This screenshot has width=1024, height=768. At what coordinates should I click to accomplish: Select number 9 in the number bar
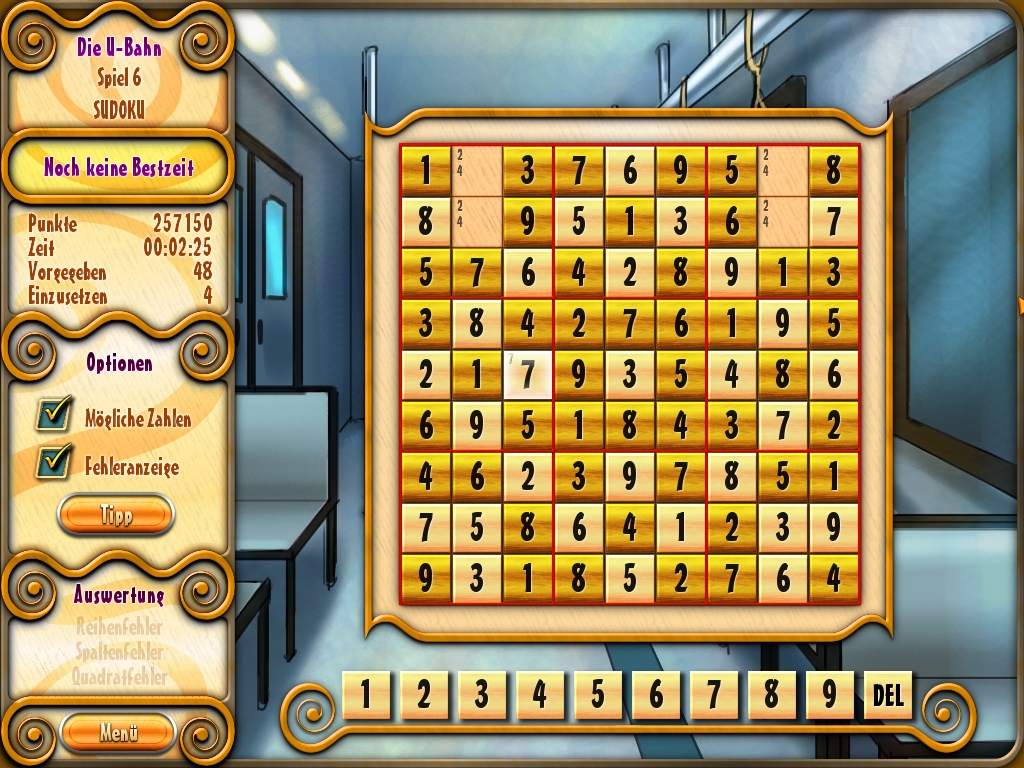coord(830,695)
